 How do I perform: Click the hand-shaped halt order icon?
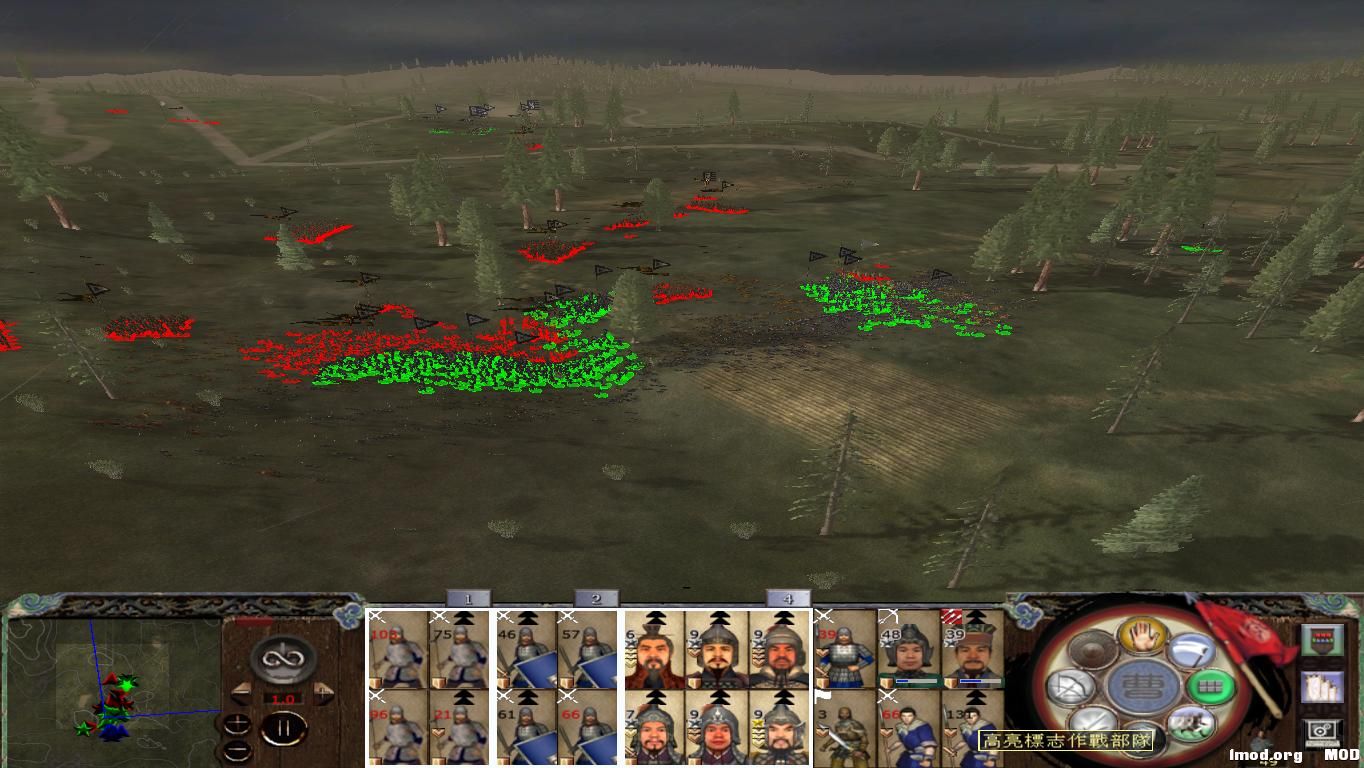[x=1143, y=637]
